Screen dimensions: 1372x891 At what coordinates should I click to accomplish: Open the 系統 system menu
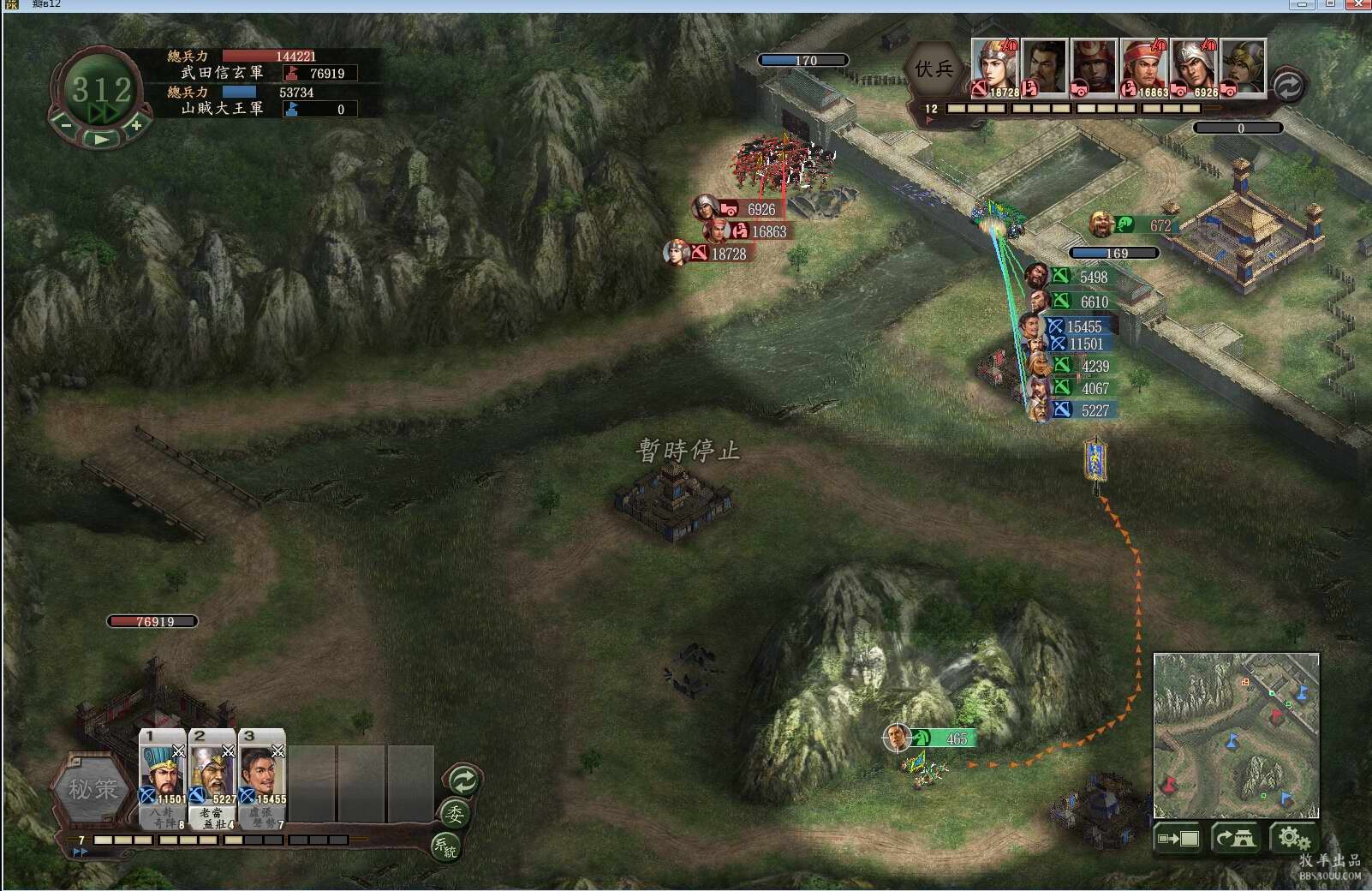pyautogui.click(x=445, y=846)
